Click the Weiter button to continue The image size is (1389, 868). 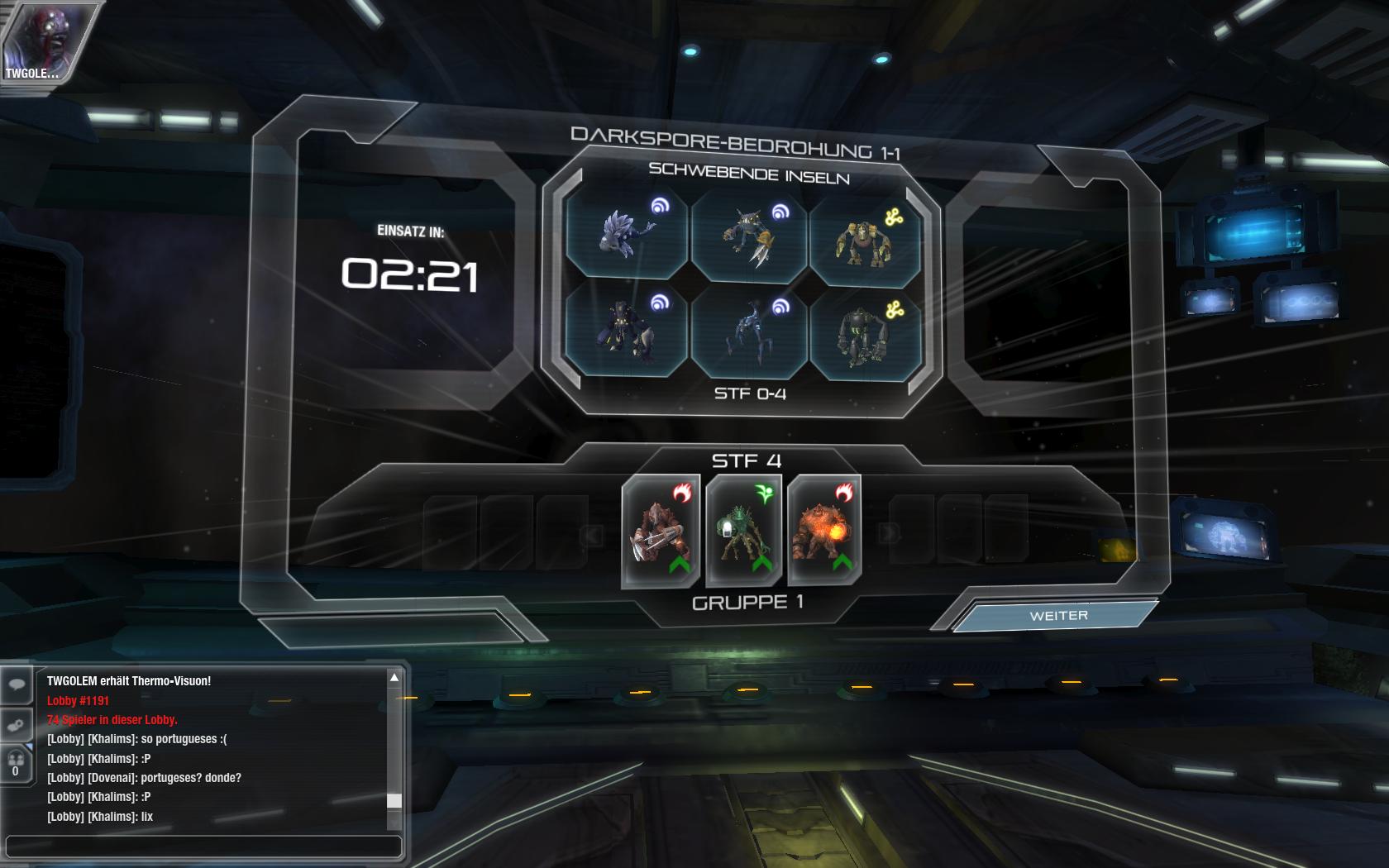pyautogui.click(x=1057, y=616)
